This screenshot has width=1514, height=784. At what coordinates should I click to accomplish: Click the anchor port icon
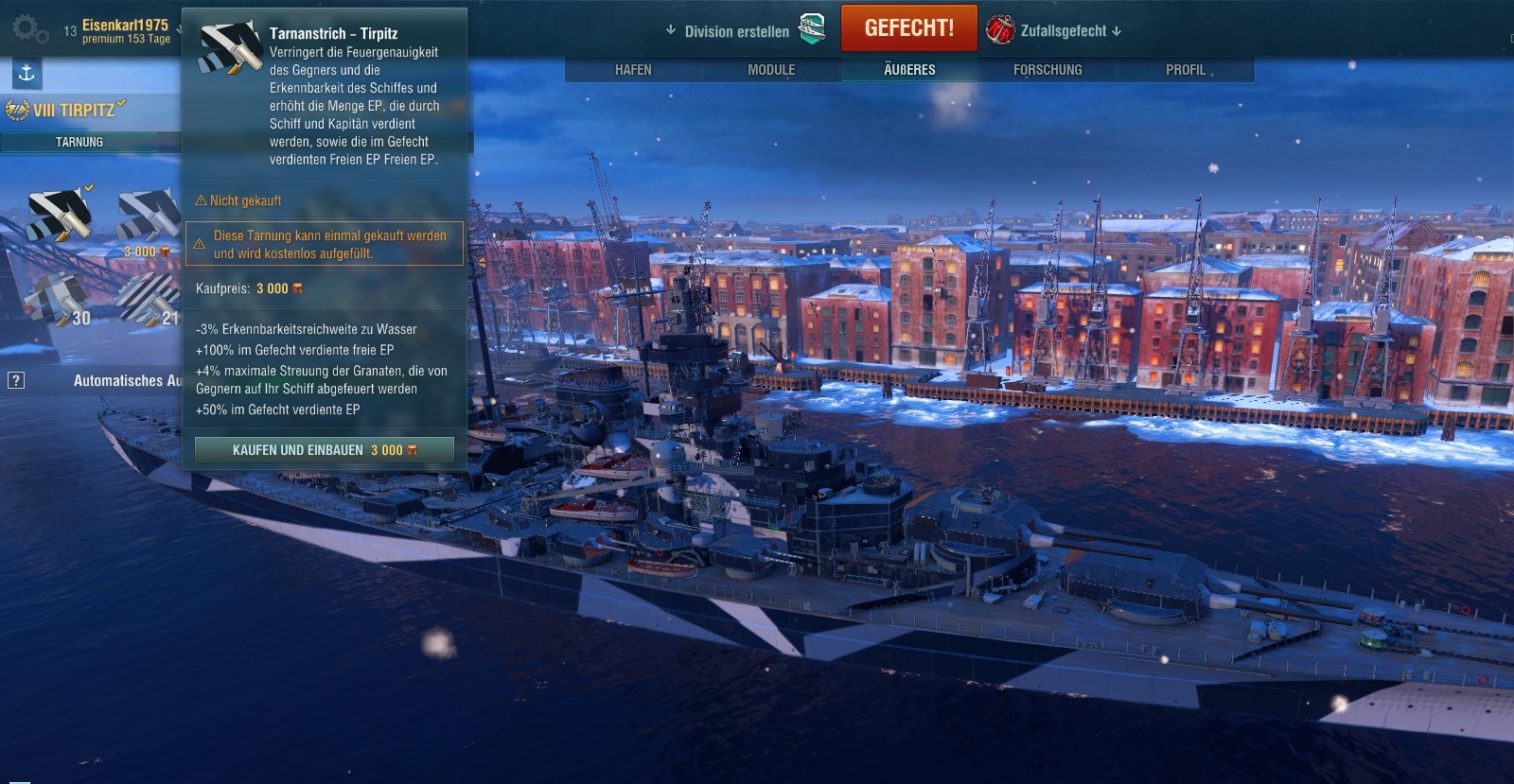coord(26,73)
